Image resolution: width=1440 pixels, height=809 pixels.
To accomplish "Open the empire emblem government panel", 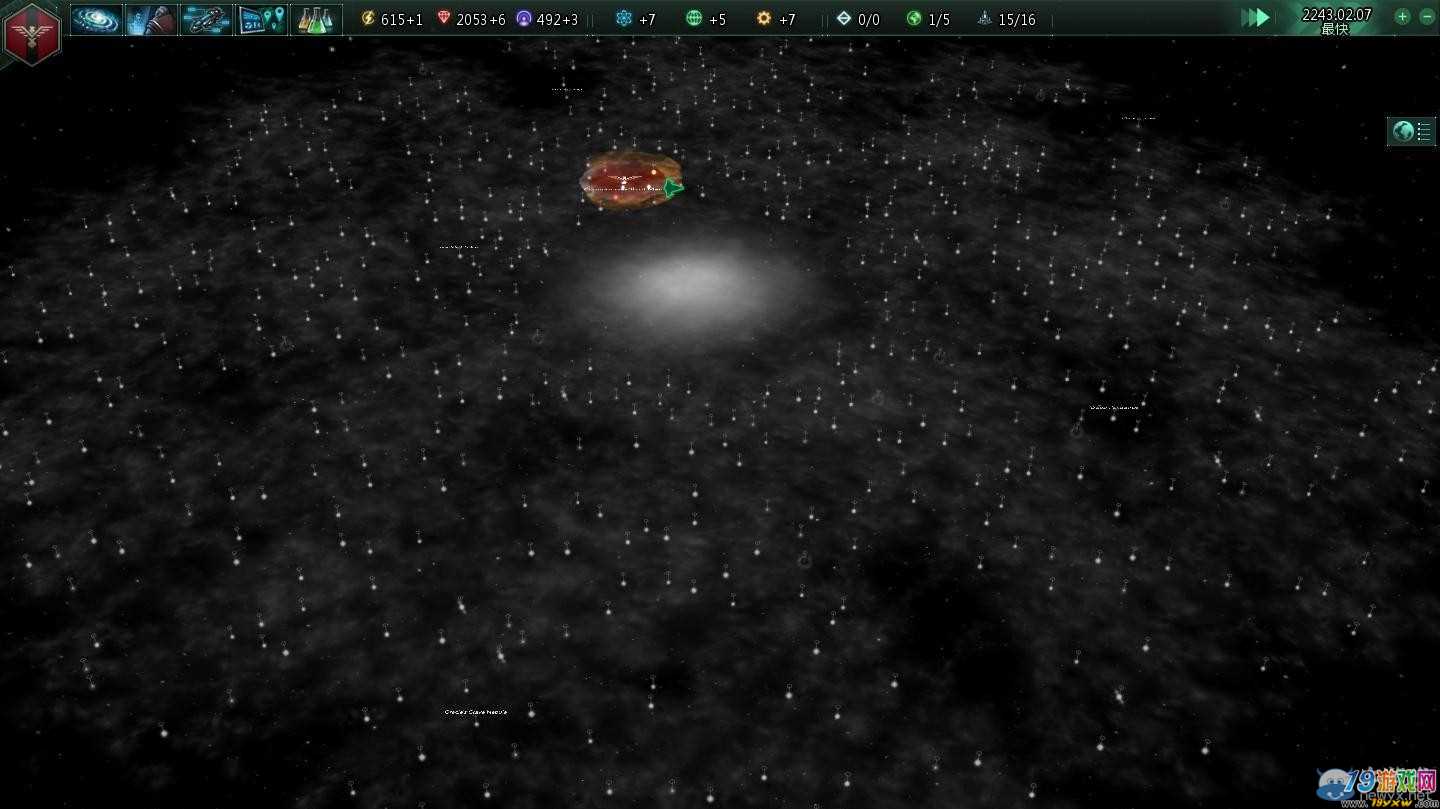I will click(32, 33).
